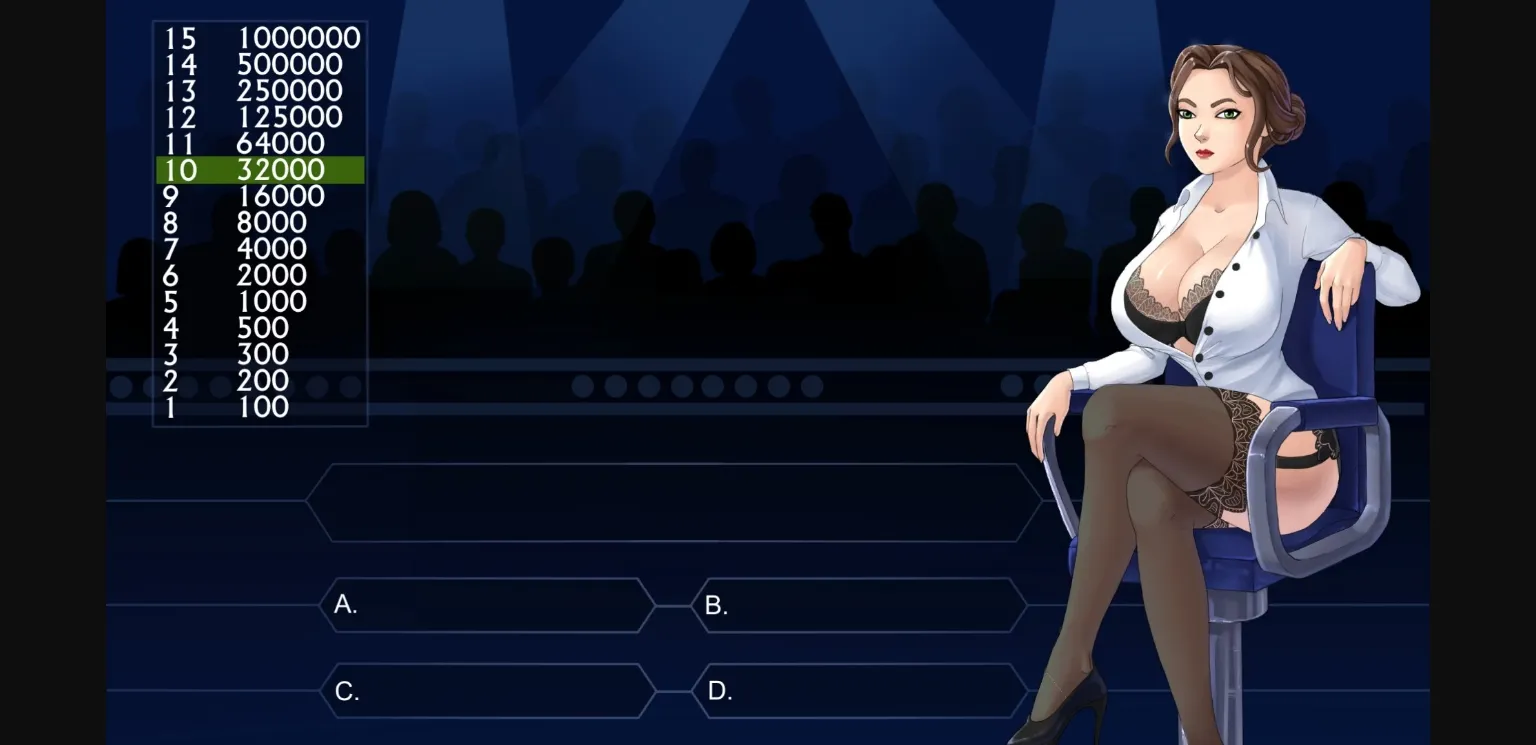The image size is (1536, 745).
Task: Select the 1000000 top prize row
Action: pyautogui.click(x=258, y=38)
